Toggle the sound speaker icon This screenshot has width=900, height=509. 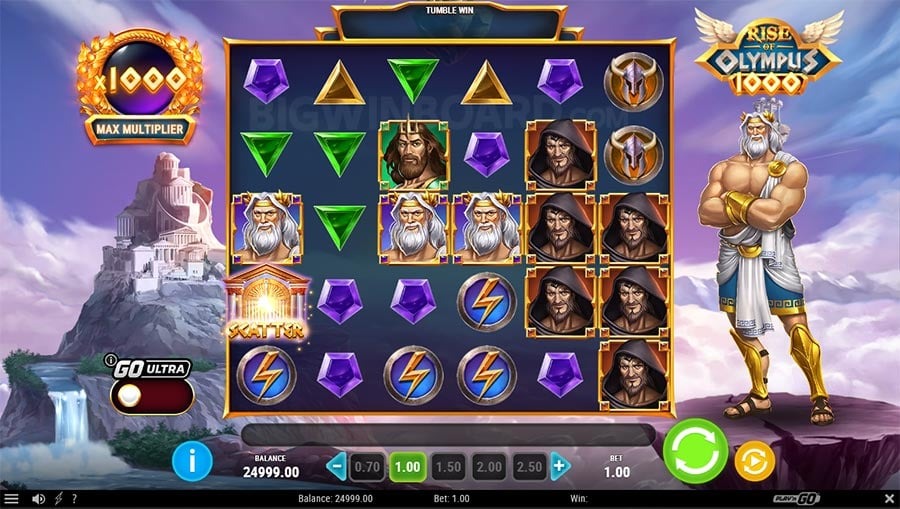pyautogui.click(x=38, y=499)
